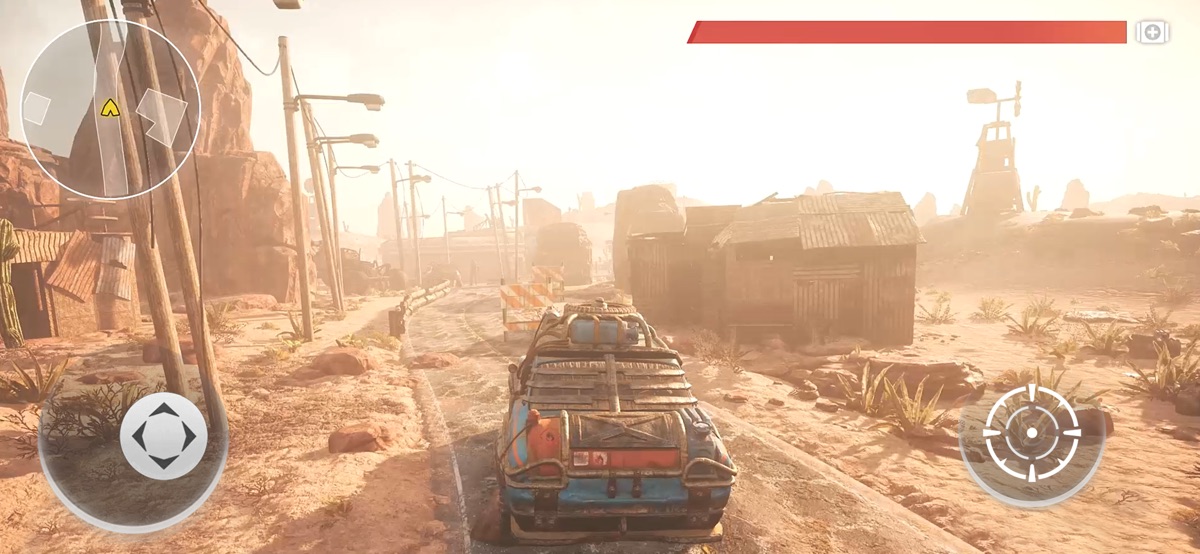Screen dimensions: 1200x554
Task: Tap the circular minimap
Action: point(110,109)
